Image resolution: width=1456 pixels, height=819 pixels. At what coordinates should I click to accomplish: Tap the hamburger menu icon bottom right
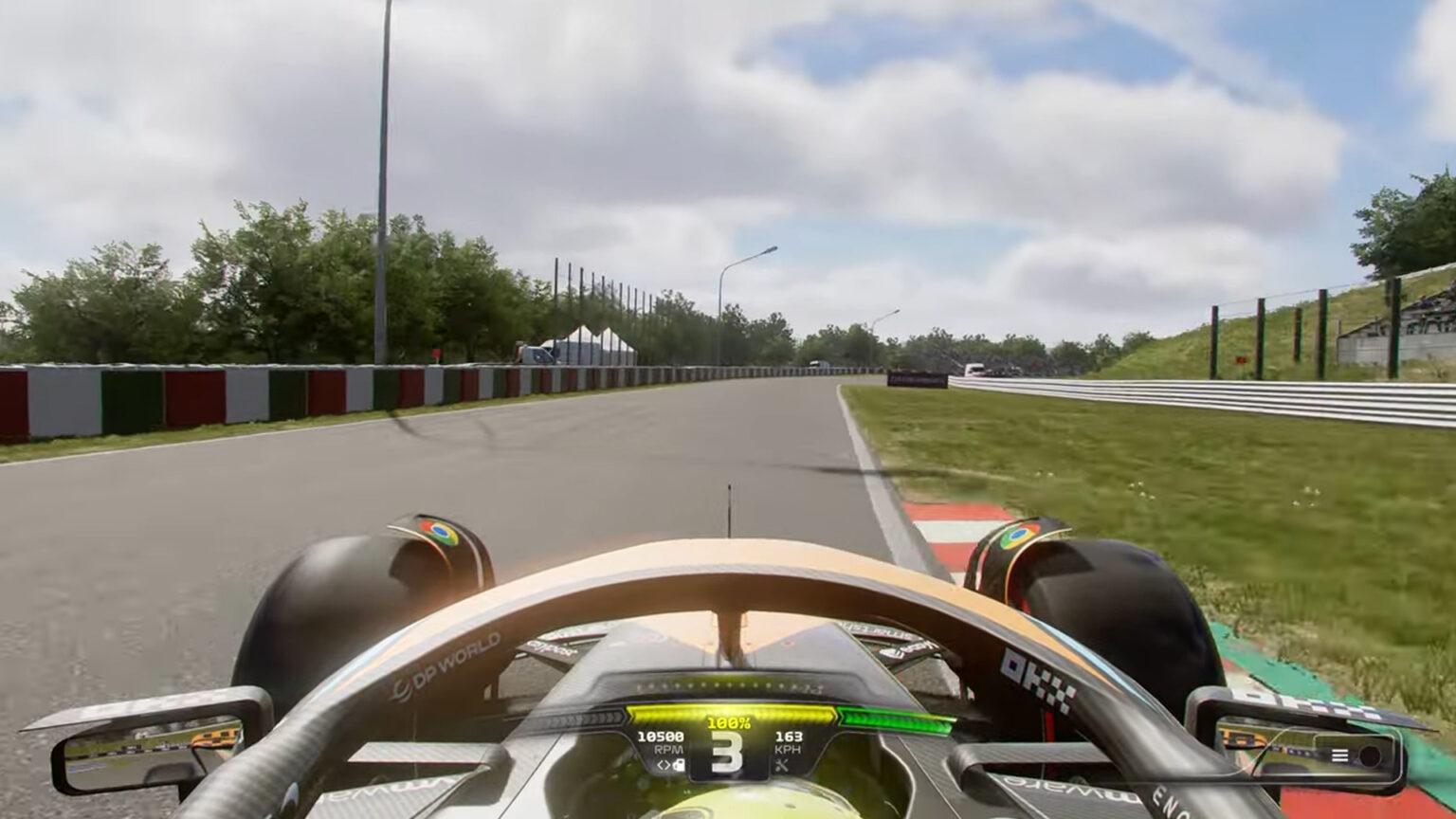tap(1338, 755)
